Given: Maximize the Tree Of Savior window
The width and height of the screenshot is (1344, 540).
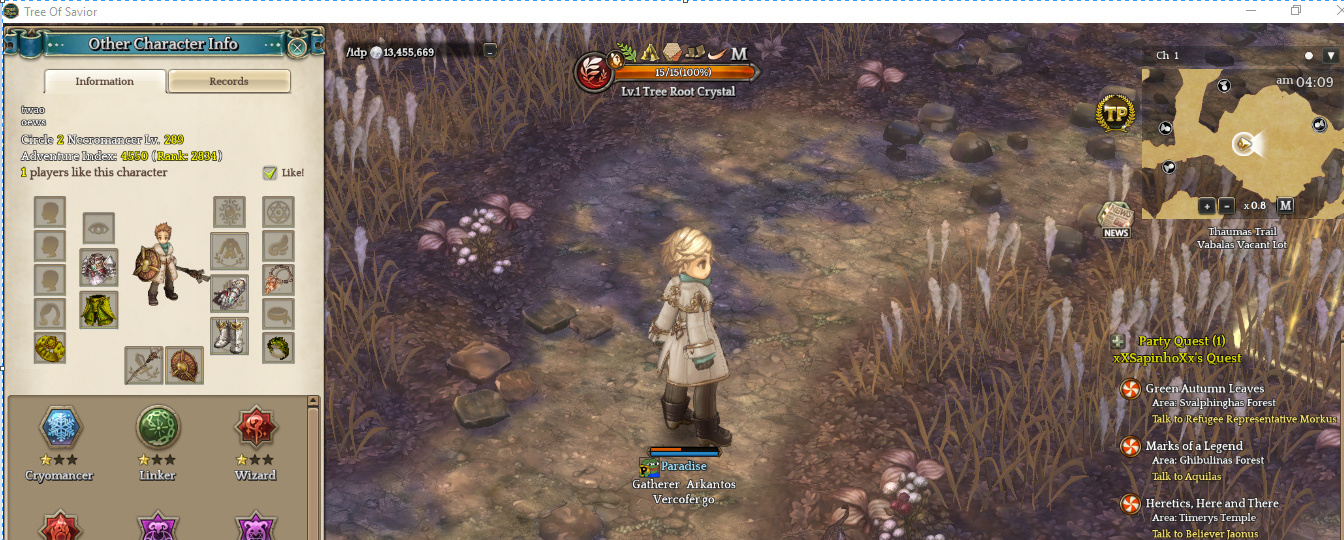Looking at the screenshot, I should click(1296, 11).
